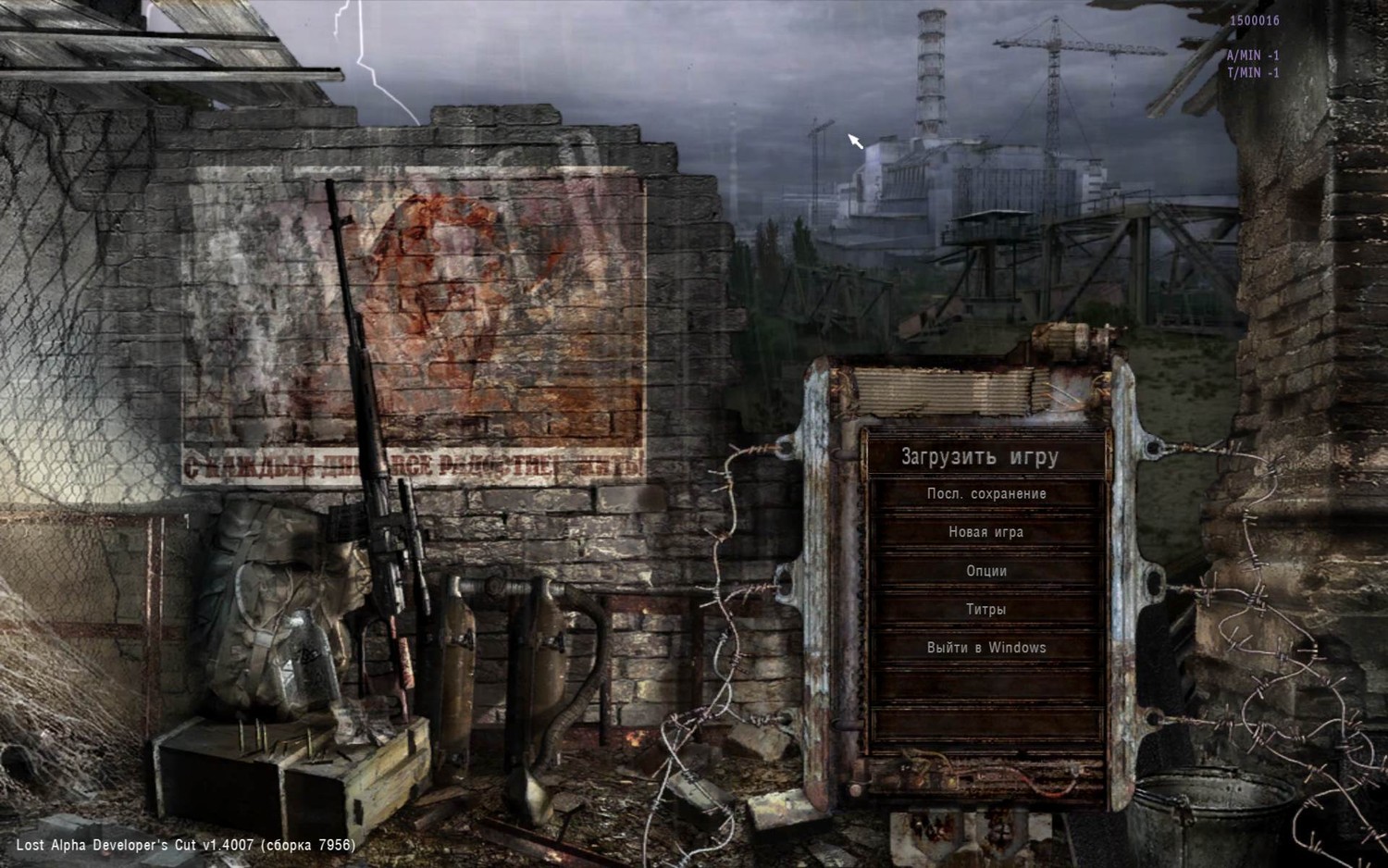
Task: Start a Новая игра (New game)
Action: (986, 532)
